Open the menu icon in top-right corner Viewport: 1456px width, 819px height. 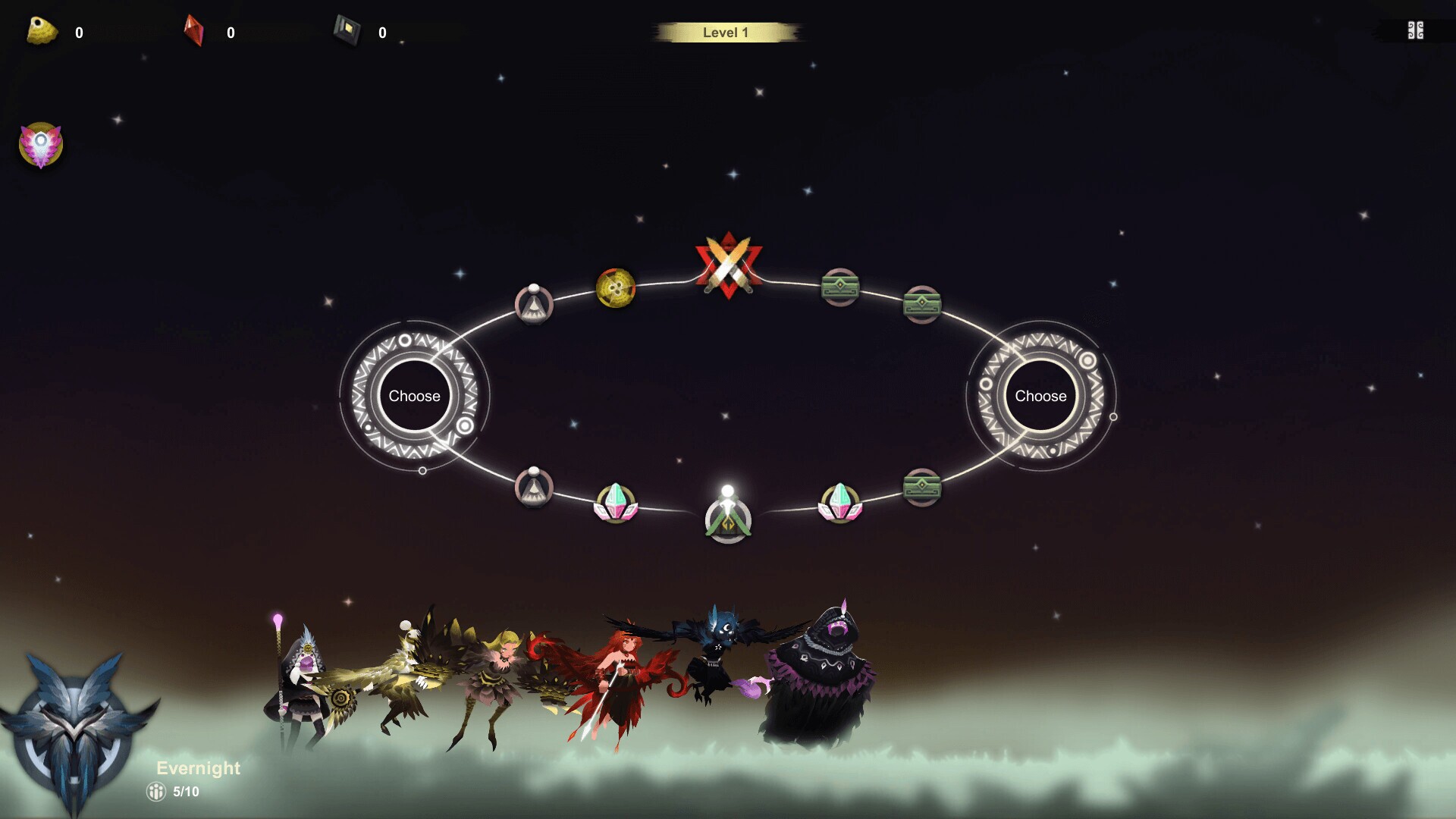[1414, 31]
